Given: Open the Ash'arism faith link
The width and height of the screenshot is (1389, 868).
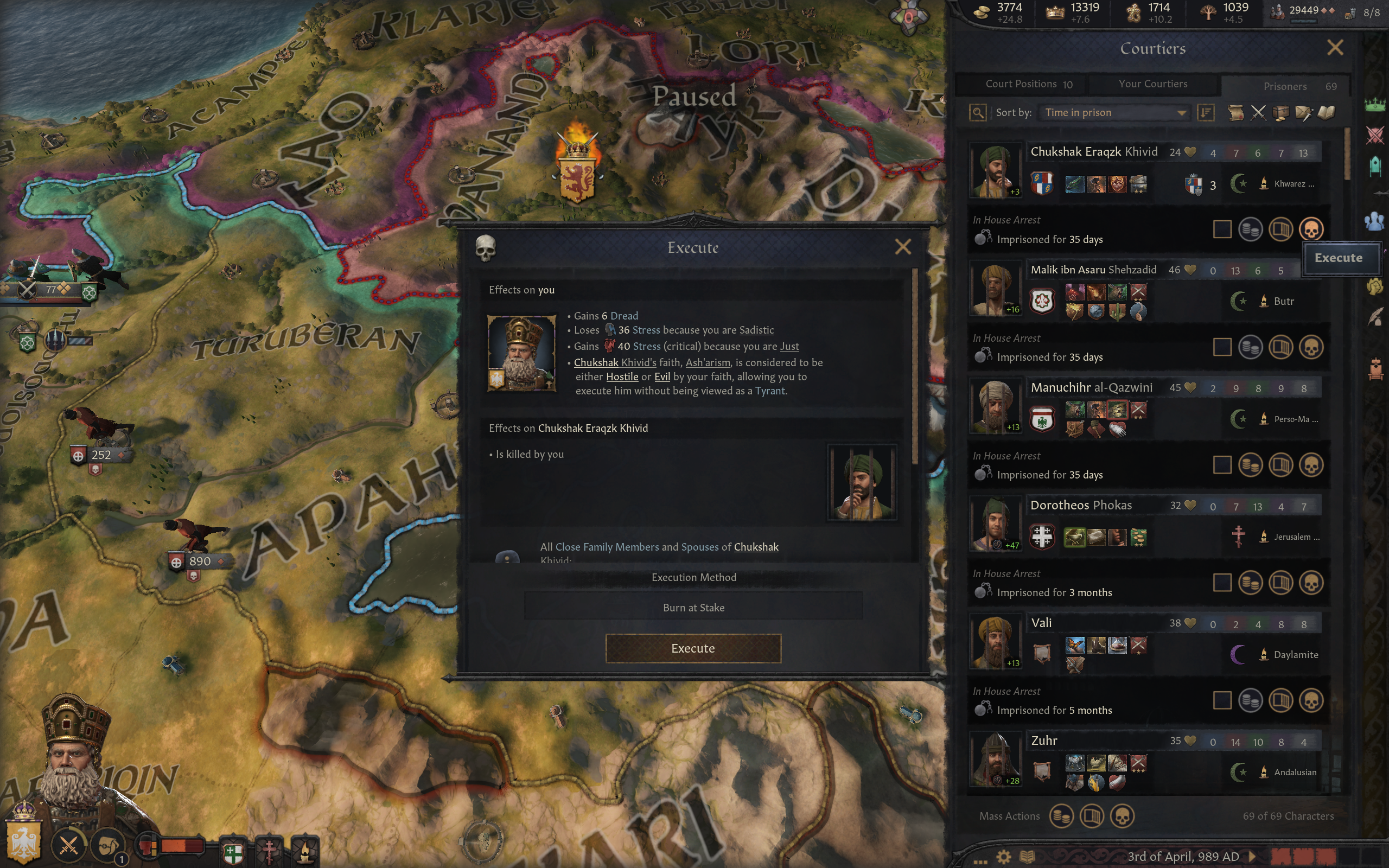Looking at the screenshot, I should (708, 363).
